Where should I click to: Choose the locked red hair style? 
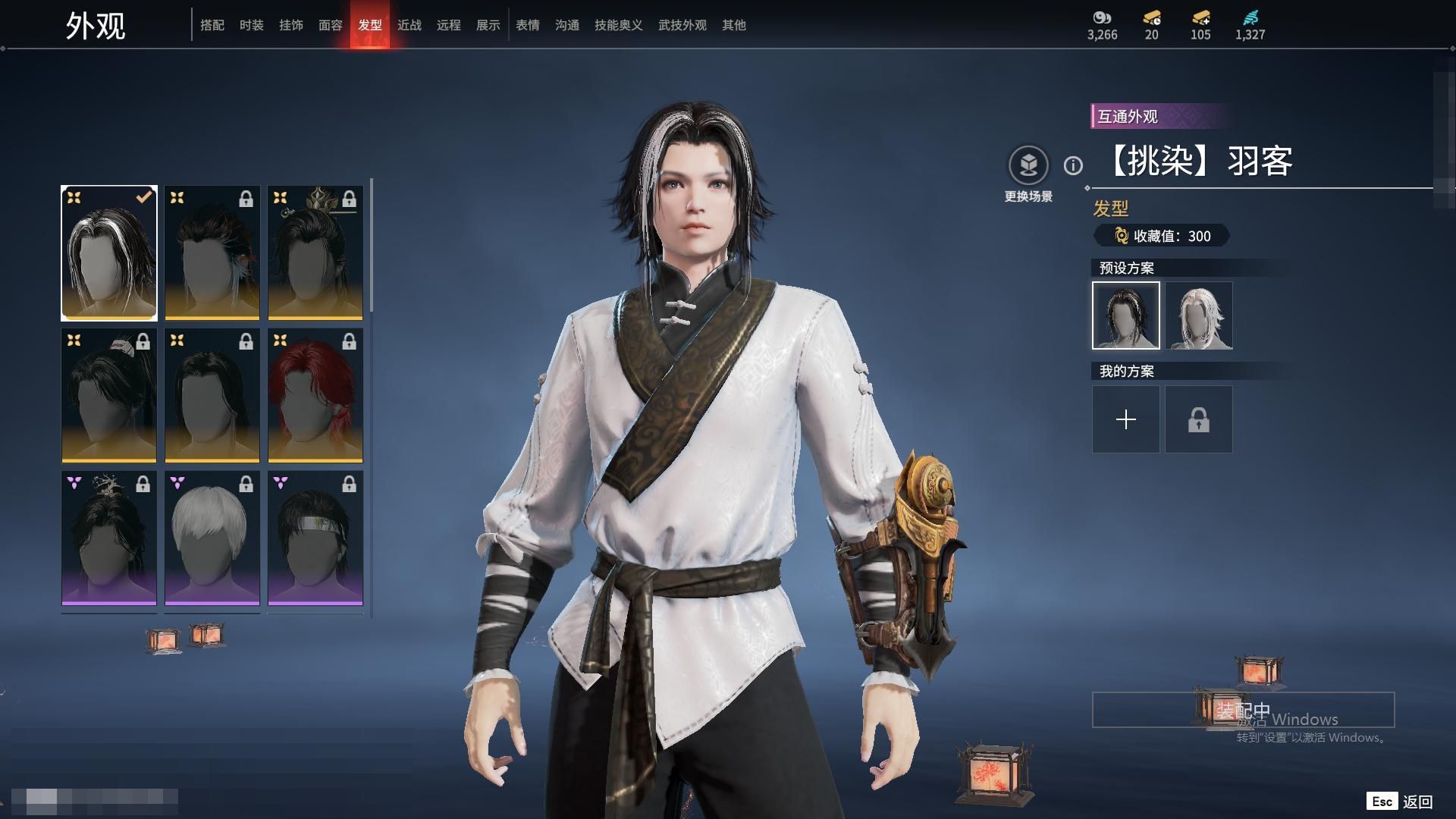point(315,395)
